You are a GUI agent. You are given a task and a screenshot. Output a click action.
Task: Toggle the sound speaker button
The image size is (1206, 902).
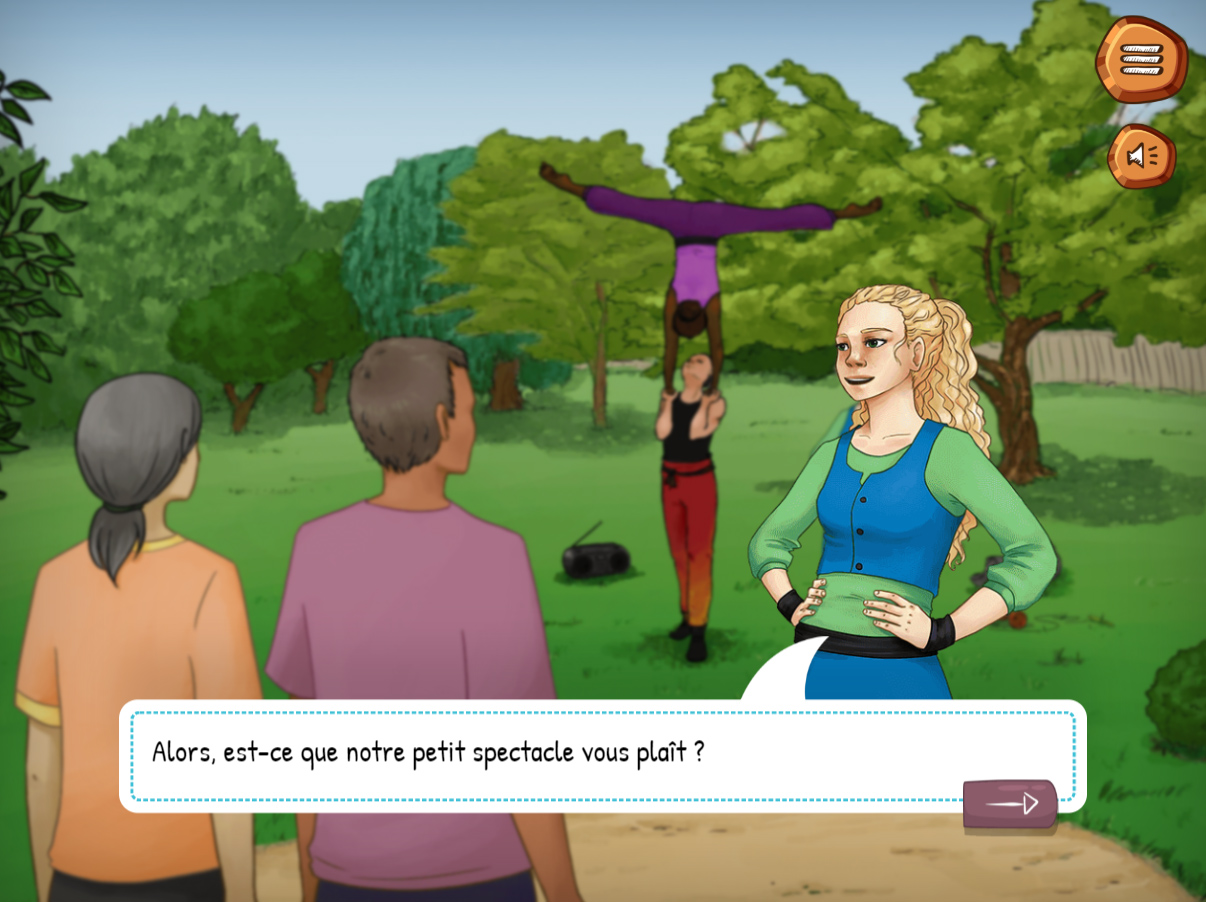pyautogui.click(x=1141, y=156)
